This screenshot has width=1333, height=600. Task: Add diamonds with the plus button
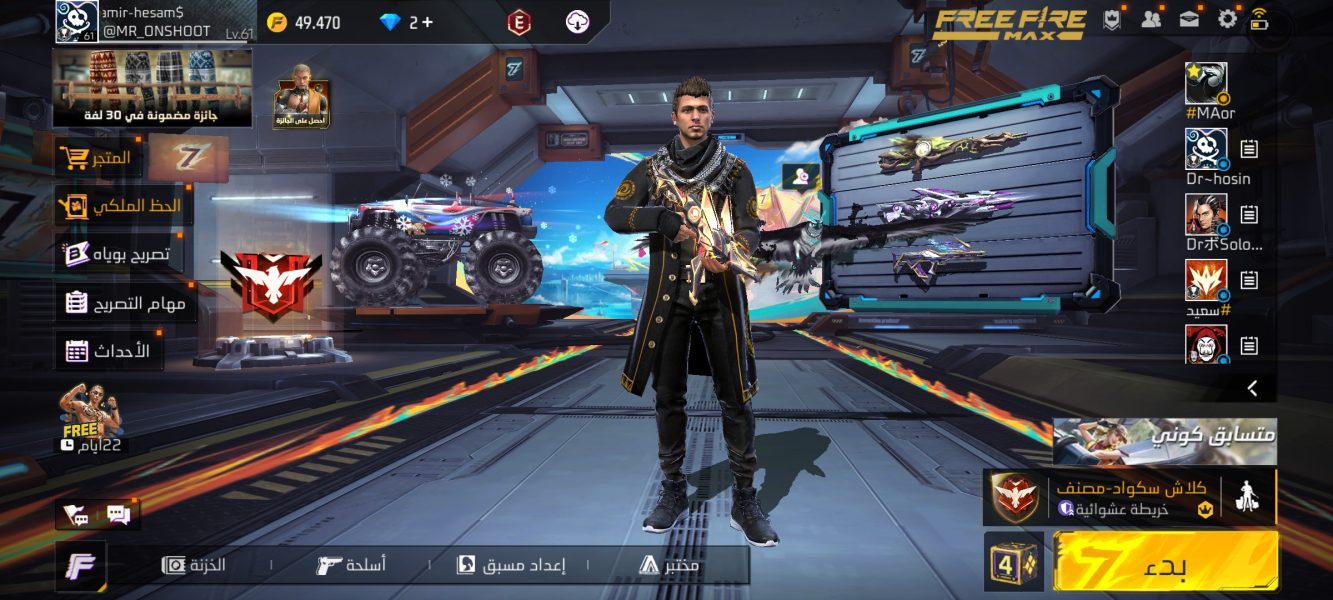tap(428, 22)
